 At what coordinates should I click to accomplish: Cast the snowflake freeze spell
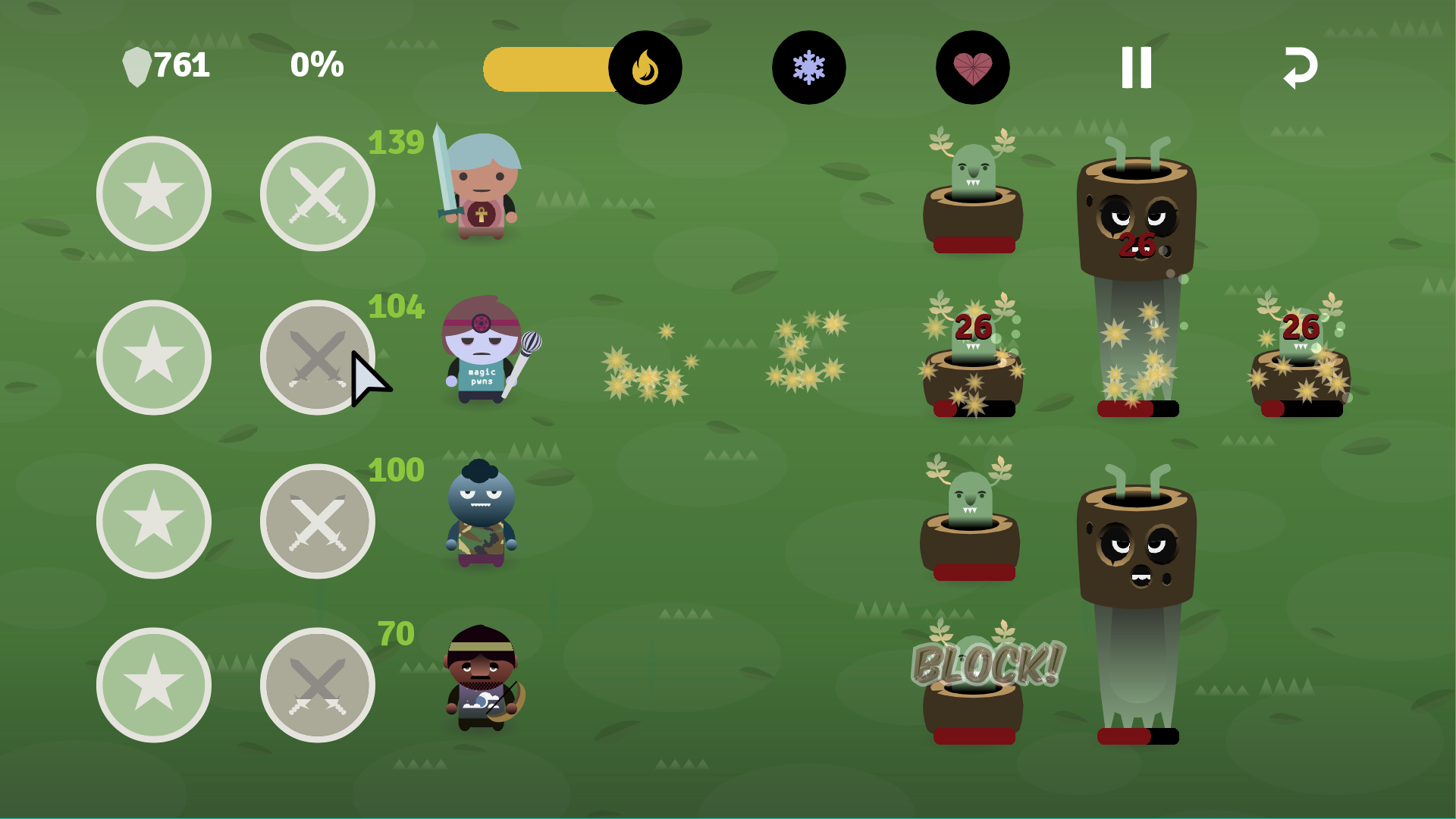tap(808, 67)
